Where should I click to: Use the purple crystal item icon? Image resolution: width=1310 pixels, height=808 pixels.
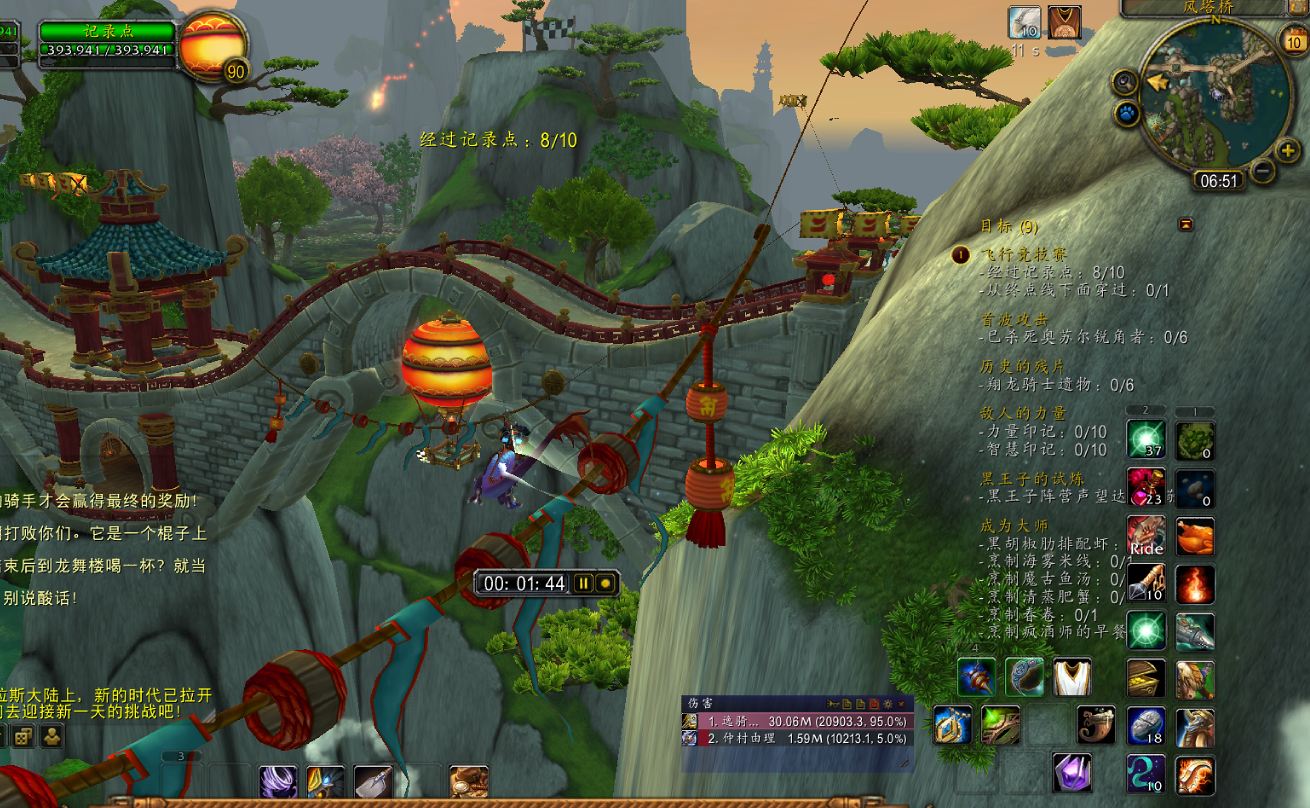click(1072, 773)
